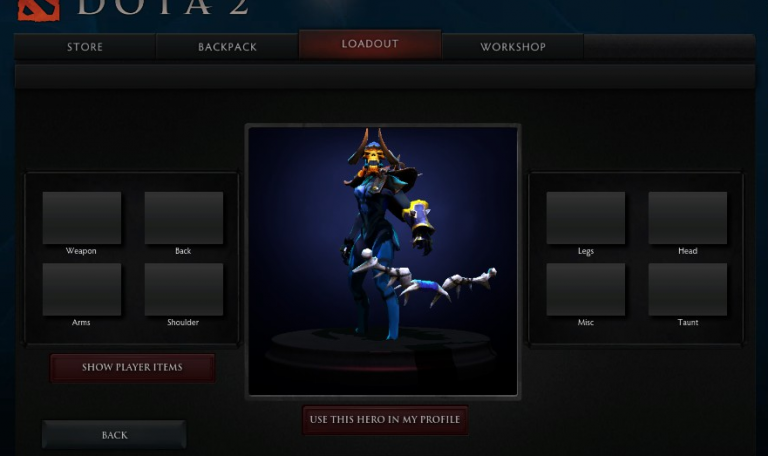Select the Loadout tab

tap(370, 44)
